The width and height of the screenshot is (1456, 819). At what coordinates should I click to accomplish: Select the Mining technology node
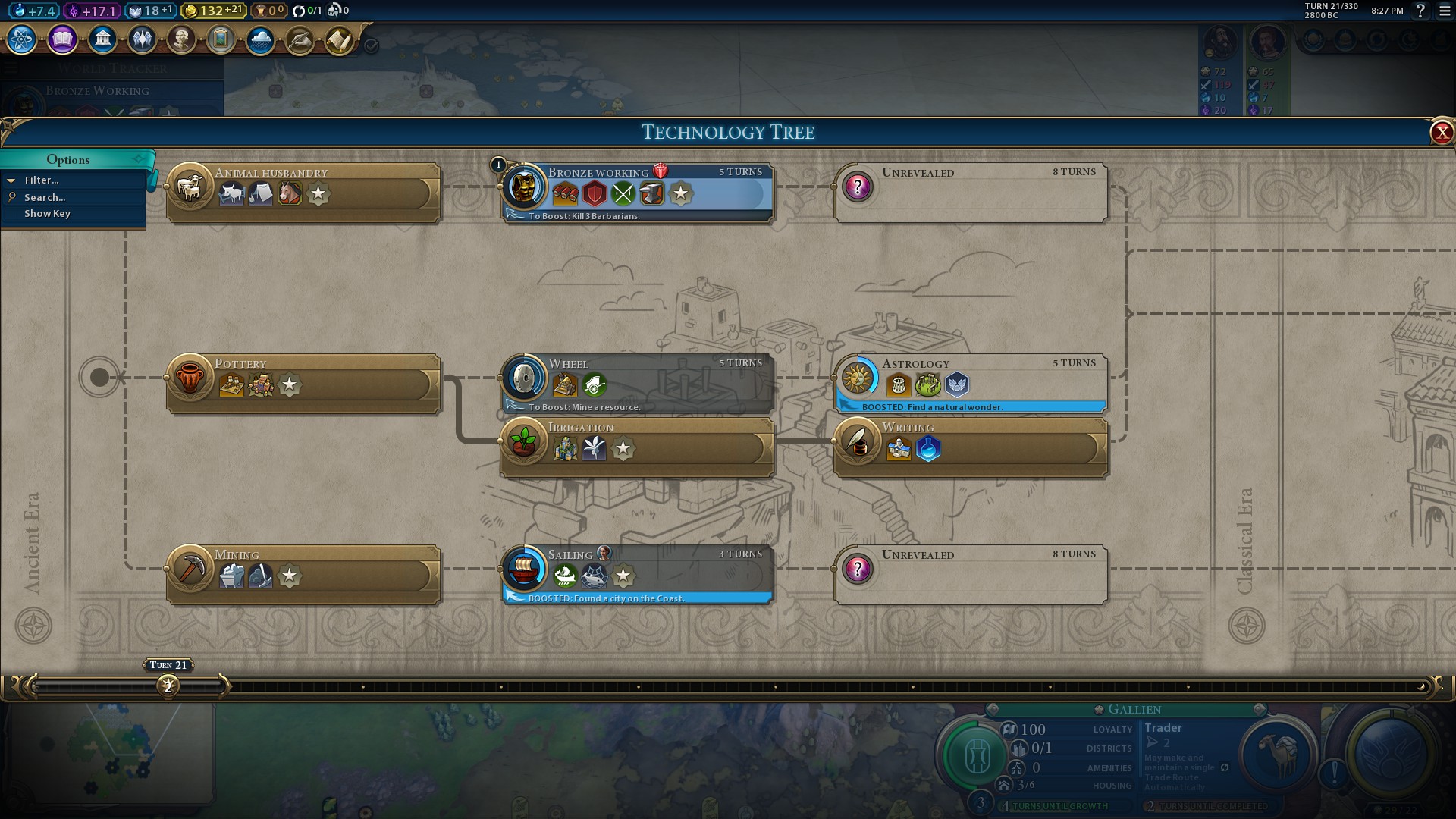coord(303,574)
